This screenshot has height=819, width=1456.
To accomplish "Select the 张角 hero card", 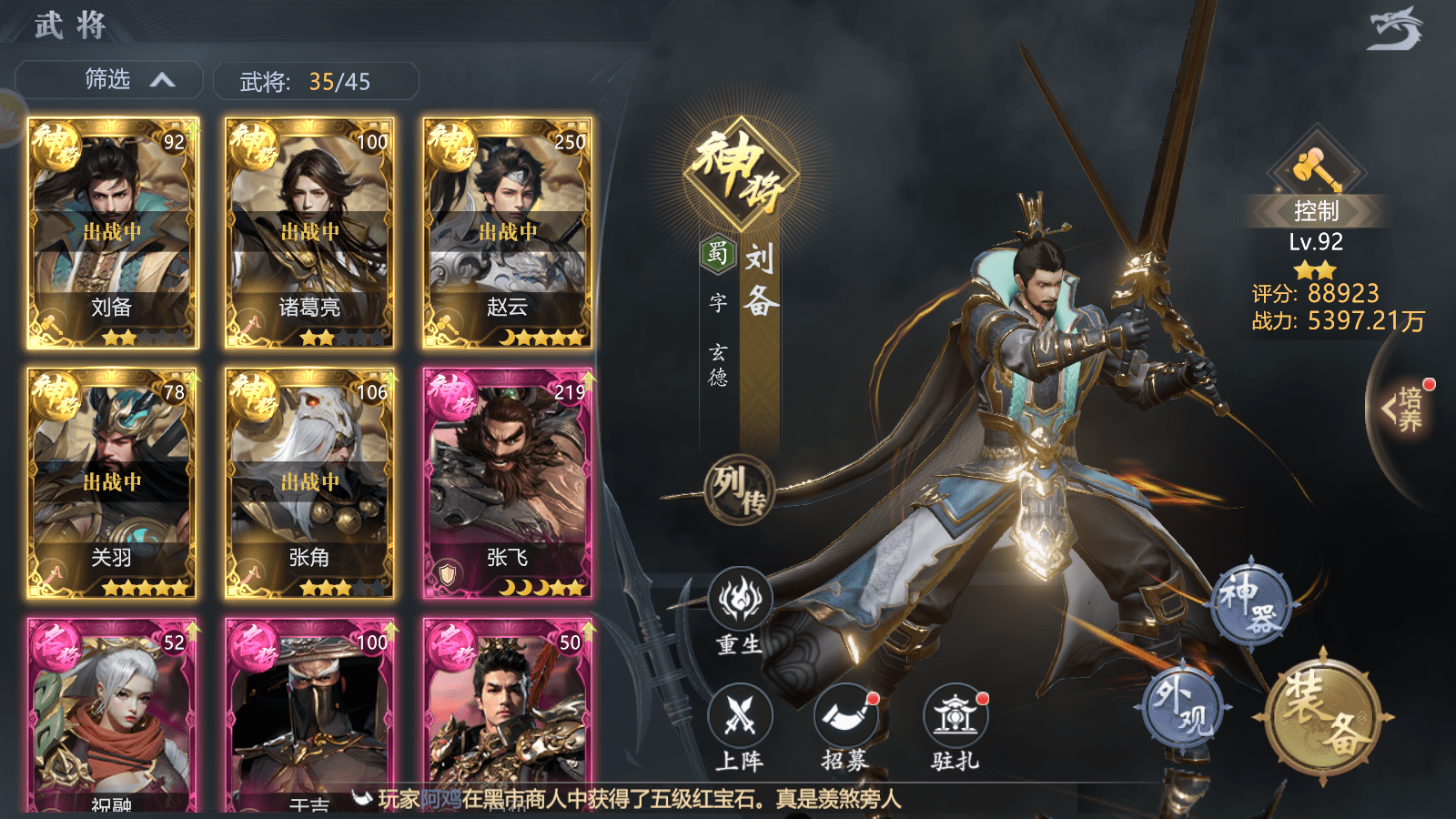I will pos(310,483).
